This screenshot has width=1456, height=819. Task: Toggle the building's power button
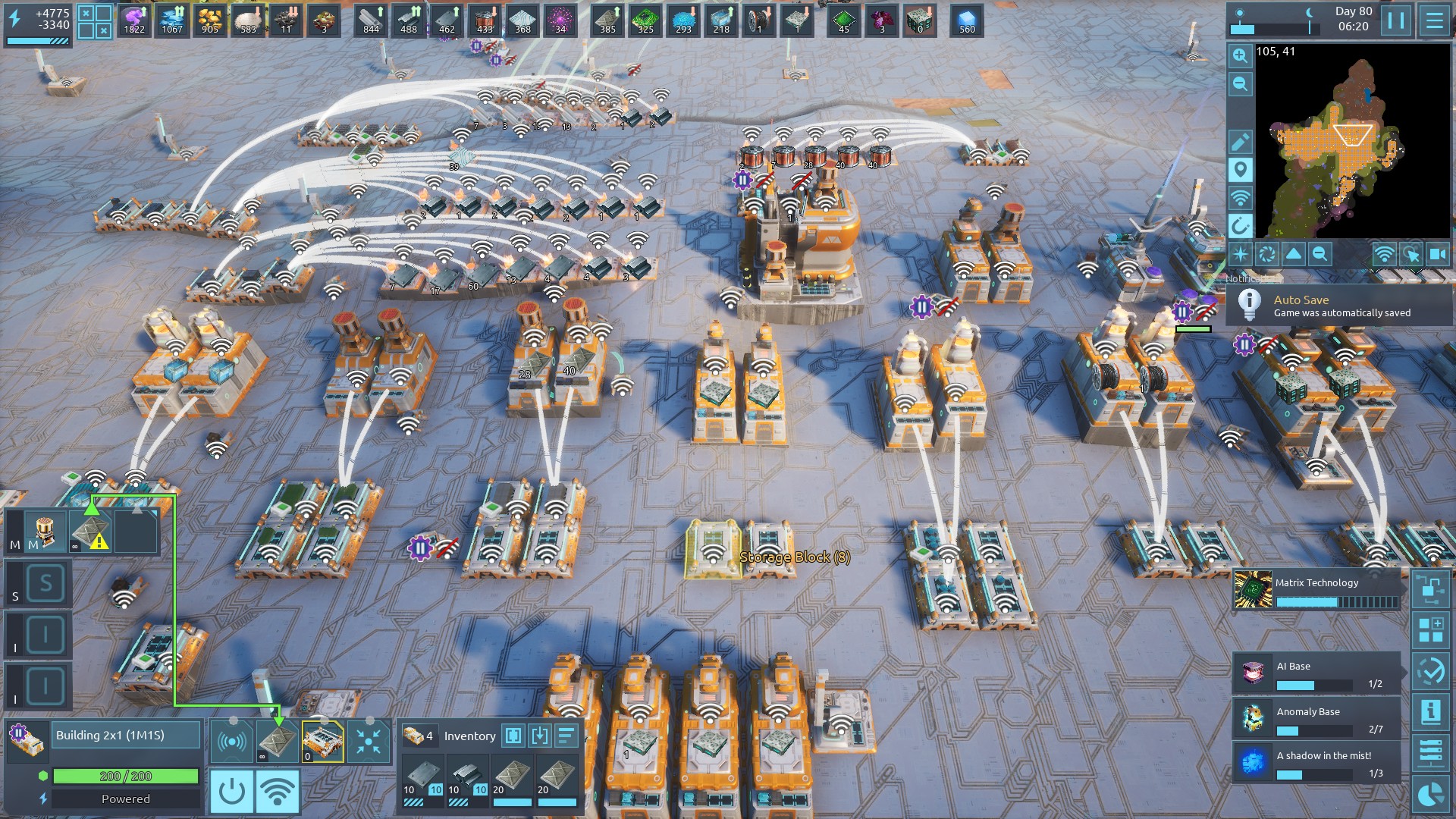click(231, 792)
